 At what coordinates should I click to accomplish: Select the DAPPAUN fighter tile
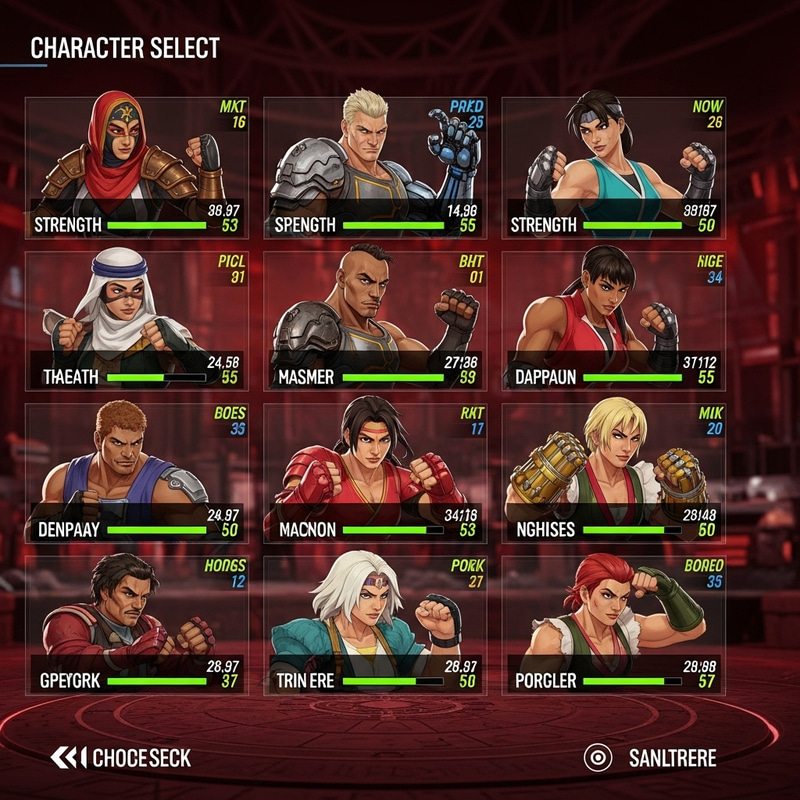click(x=613, y=320)
